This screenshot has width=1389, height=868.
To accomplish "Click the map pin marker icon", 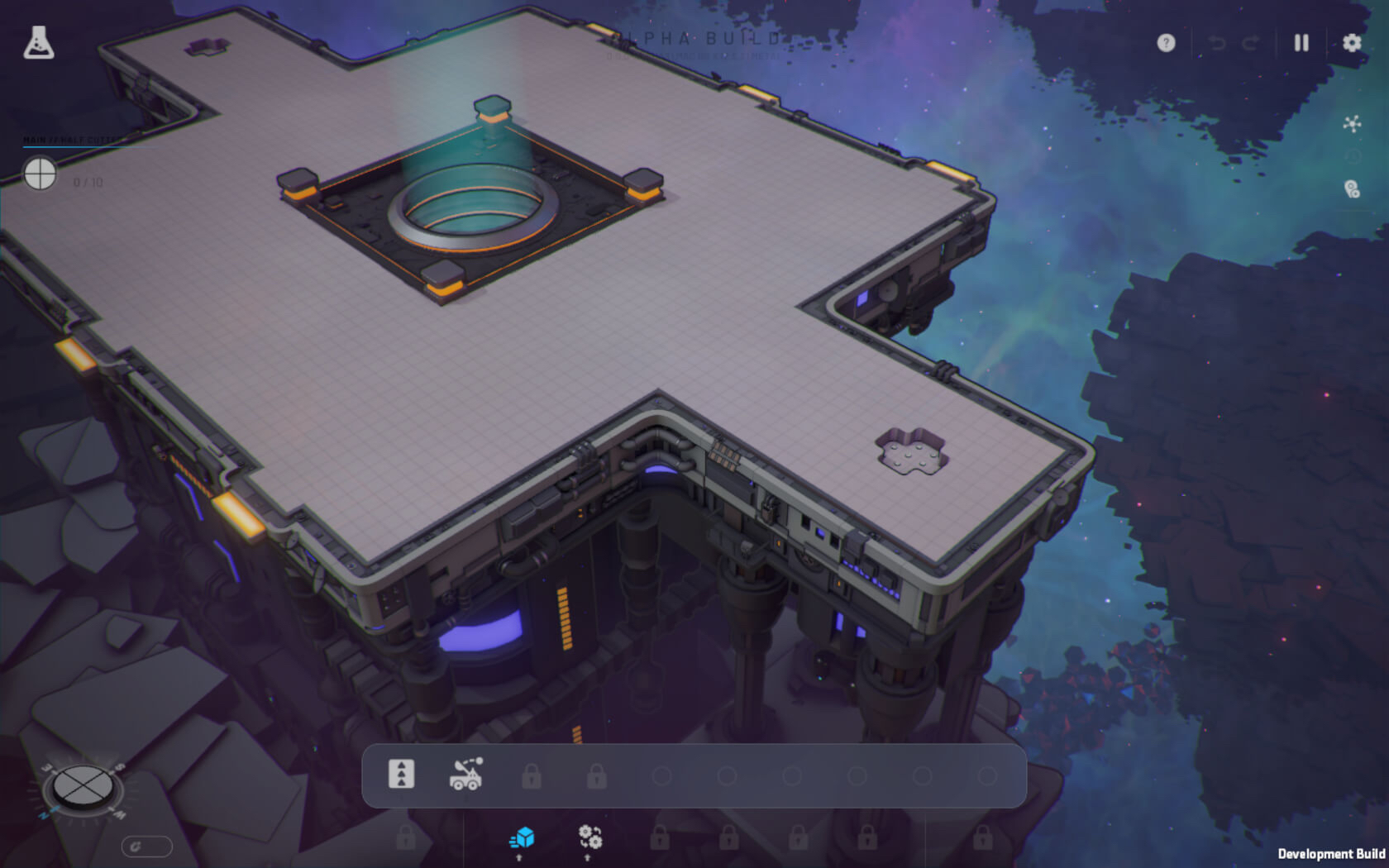I will coord(1352,190).
